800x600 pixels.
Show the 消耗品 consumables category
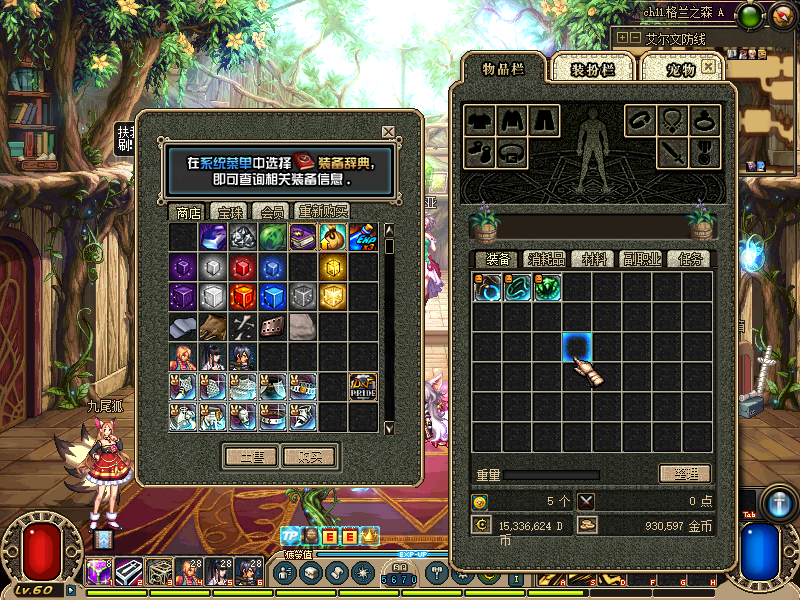tap(546, 259)
